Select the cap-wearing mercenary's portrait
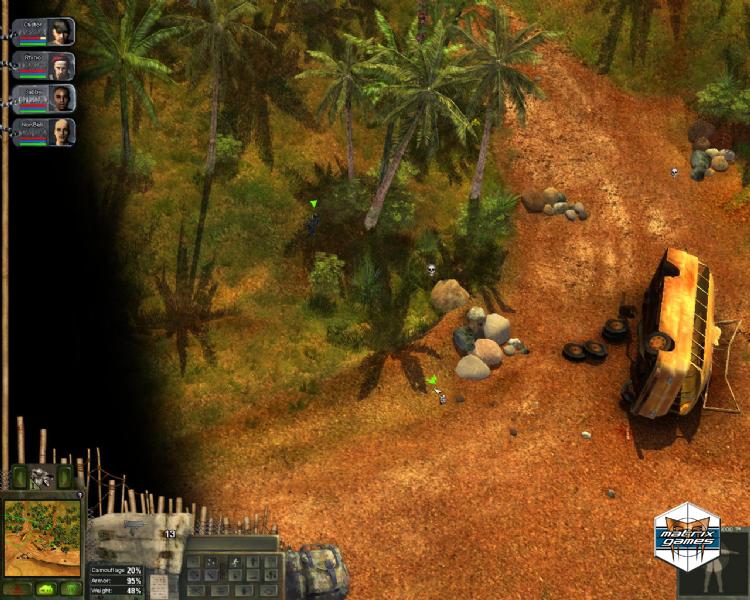This screenshot has height=600, width=750. [x=62, y=31]
